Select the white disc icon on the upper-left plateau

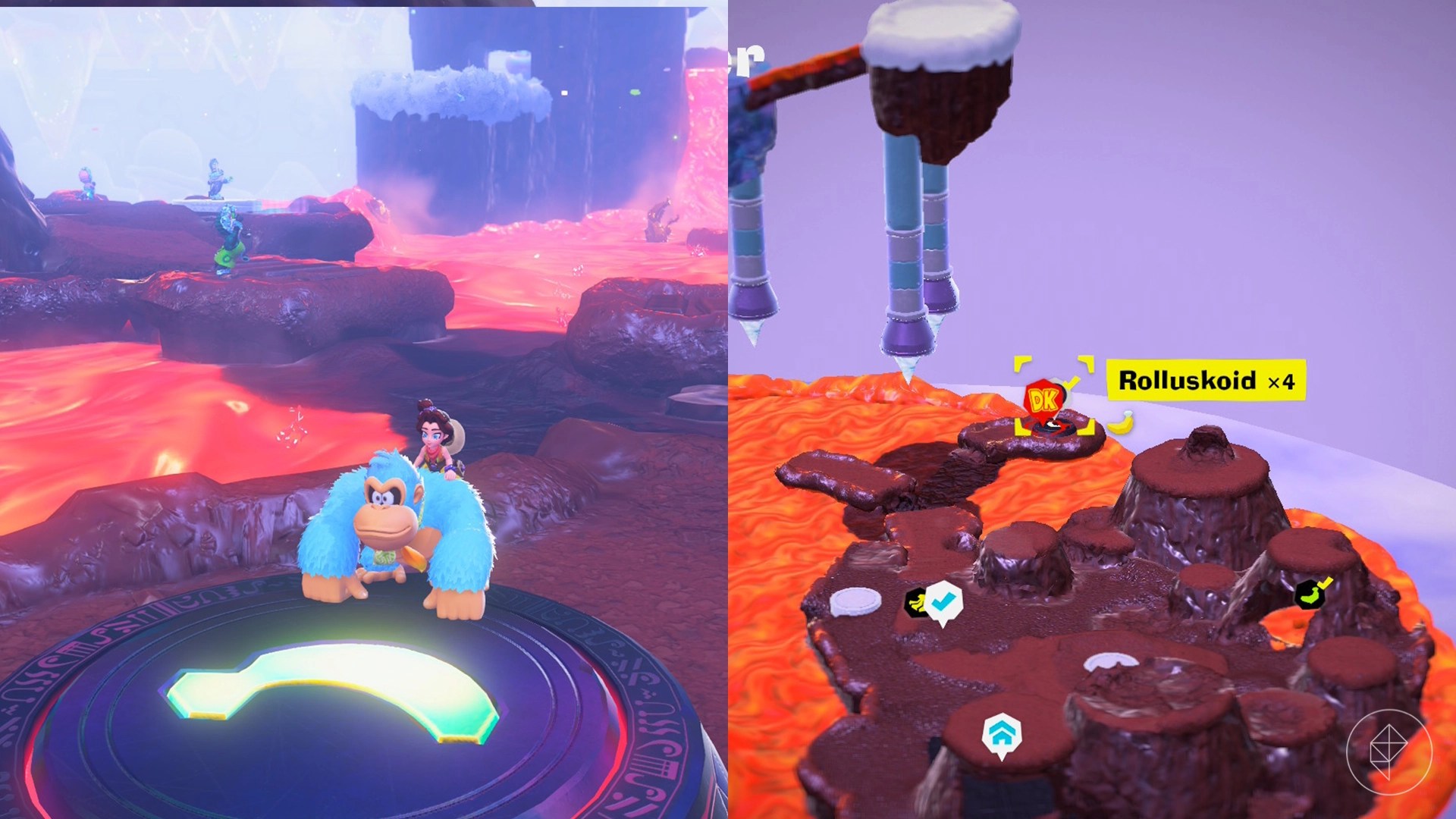(857, 603)
